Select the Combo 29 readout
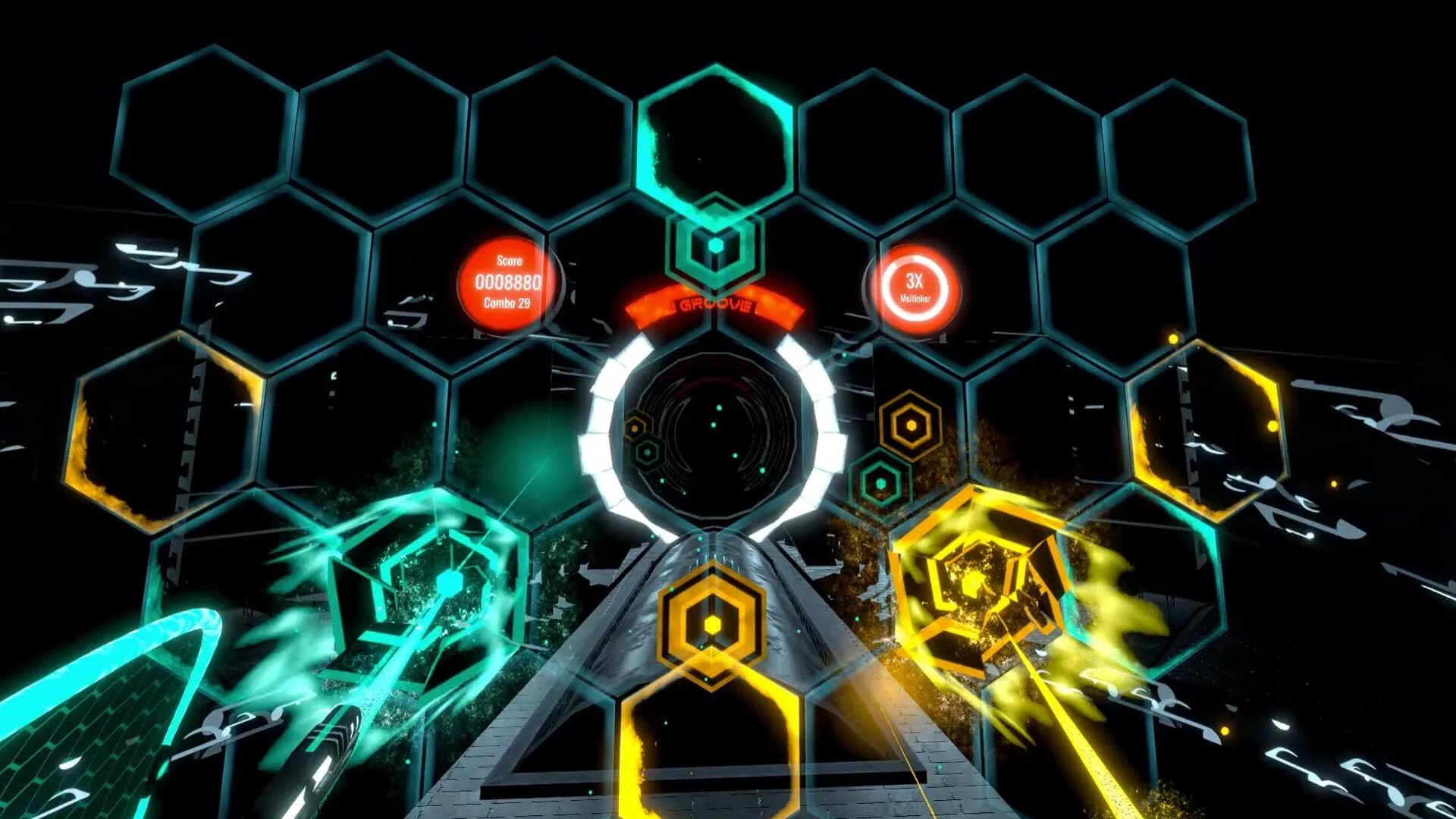Screen dimensions: 1456x819 click(x=507, y=302)
